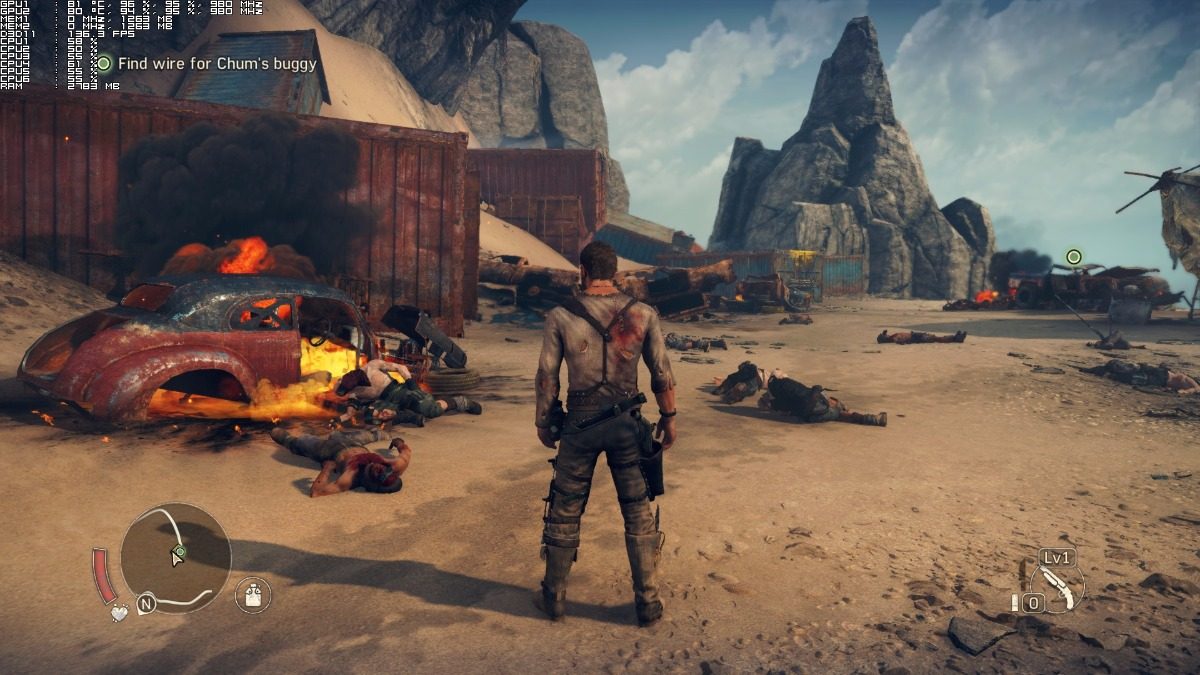This screenshot has width=1200, height=675.
Task: Select the shotgun weapon icon
Action: click(x=1057, y=587)
